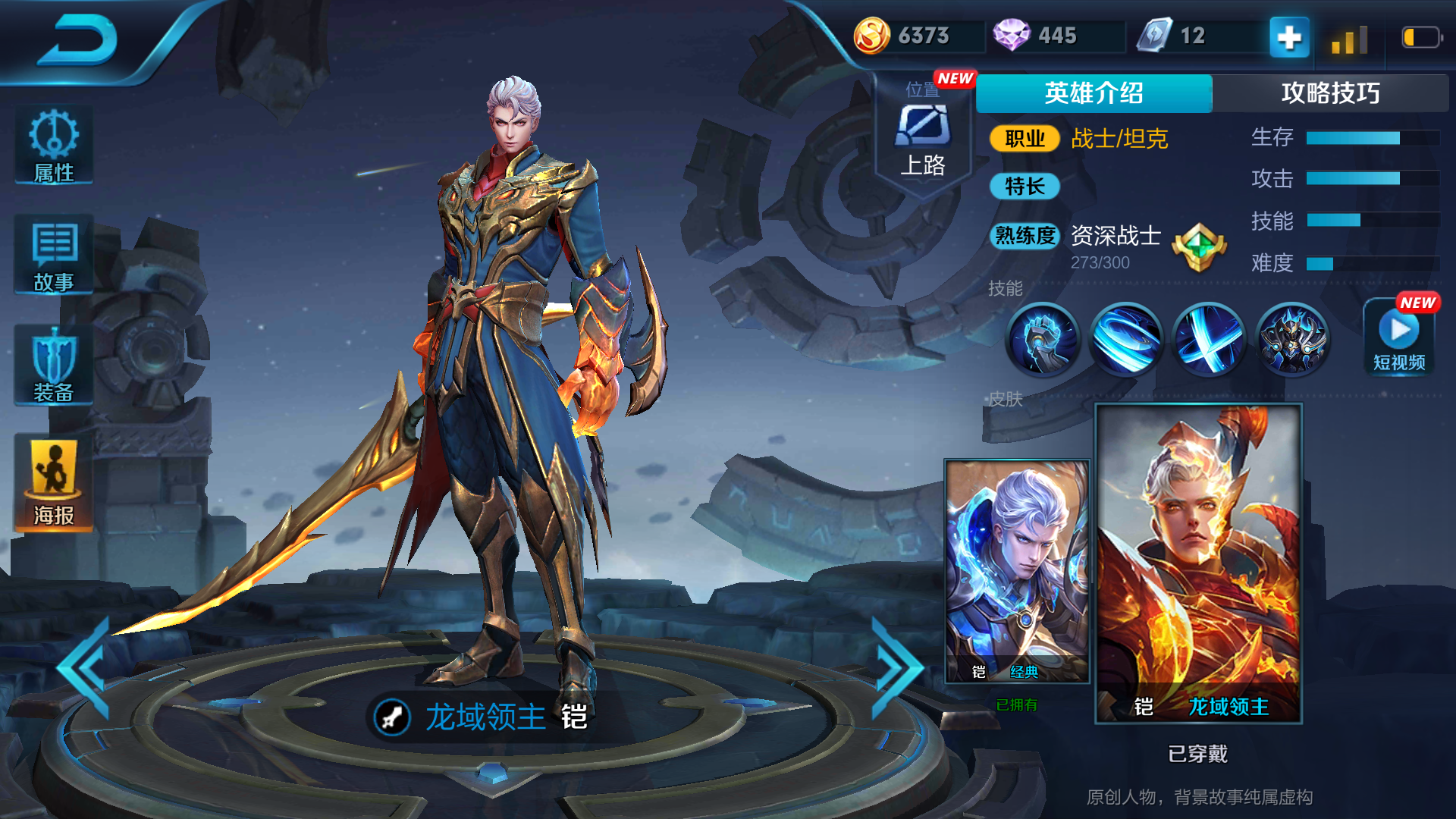Viewport: 1456px width, 819px height.
Task: Select the armored form ultimate skill icon
Action: [1291, 339]
